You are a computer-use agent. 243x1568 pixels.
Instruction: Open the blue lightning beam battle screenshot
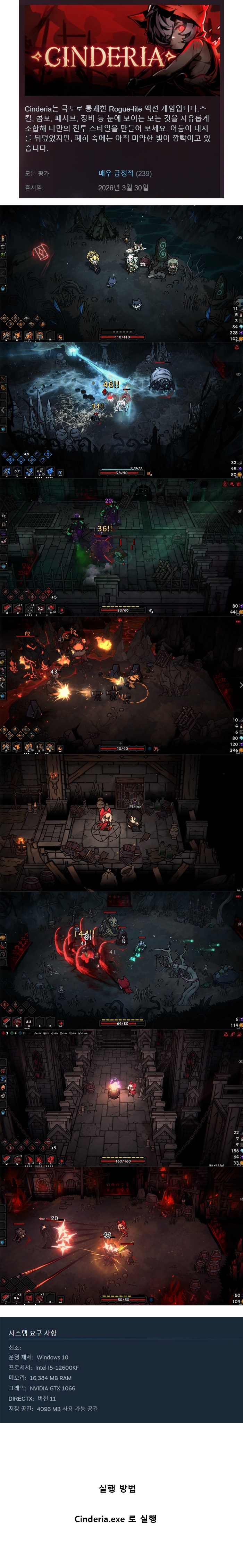121,410
